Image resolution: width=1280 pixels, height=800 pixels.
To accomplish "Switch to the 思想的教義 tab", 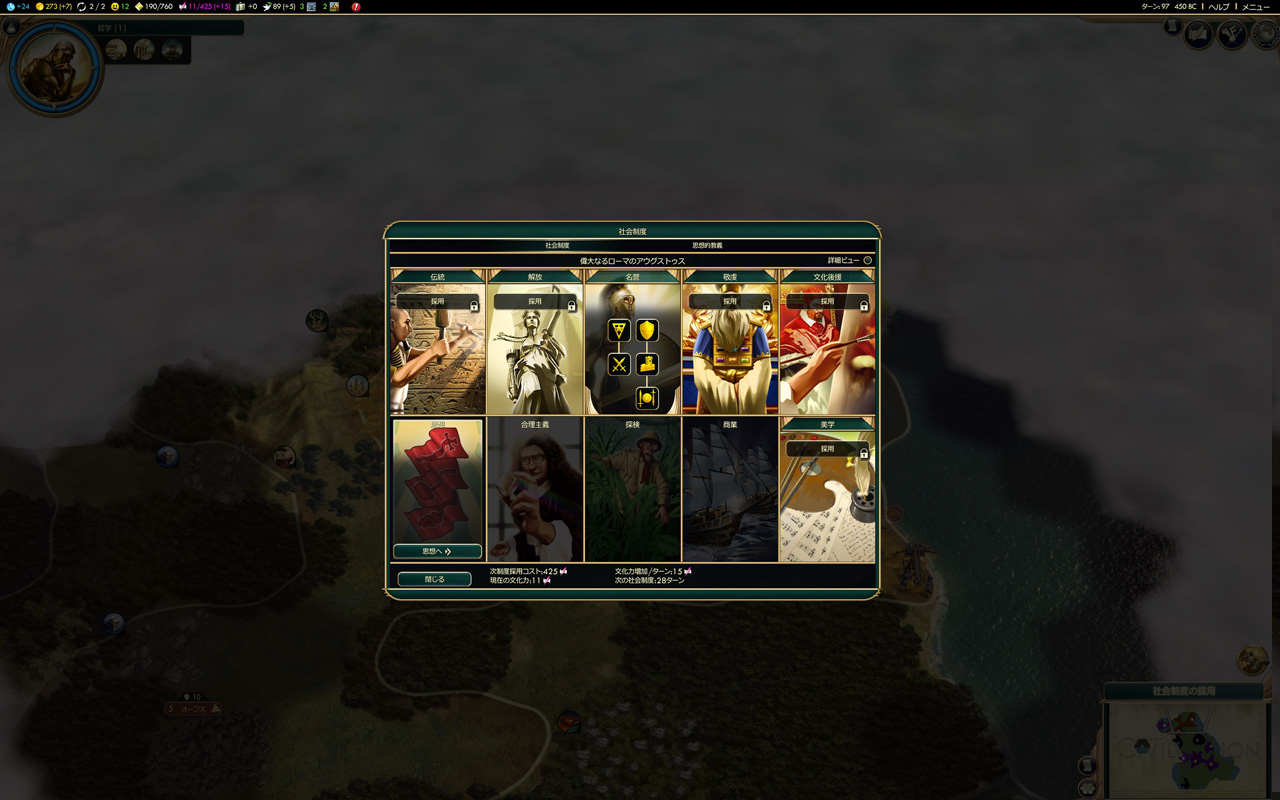I will click(707, 245).
